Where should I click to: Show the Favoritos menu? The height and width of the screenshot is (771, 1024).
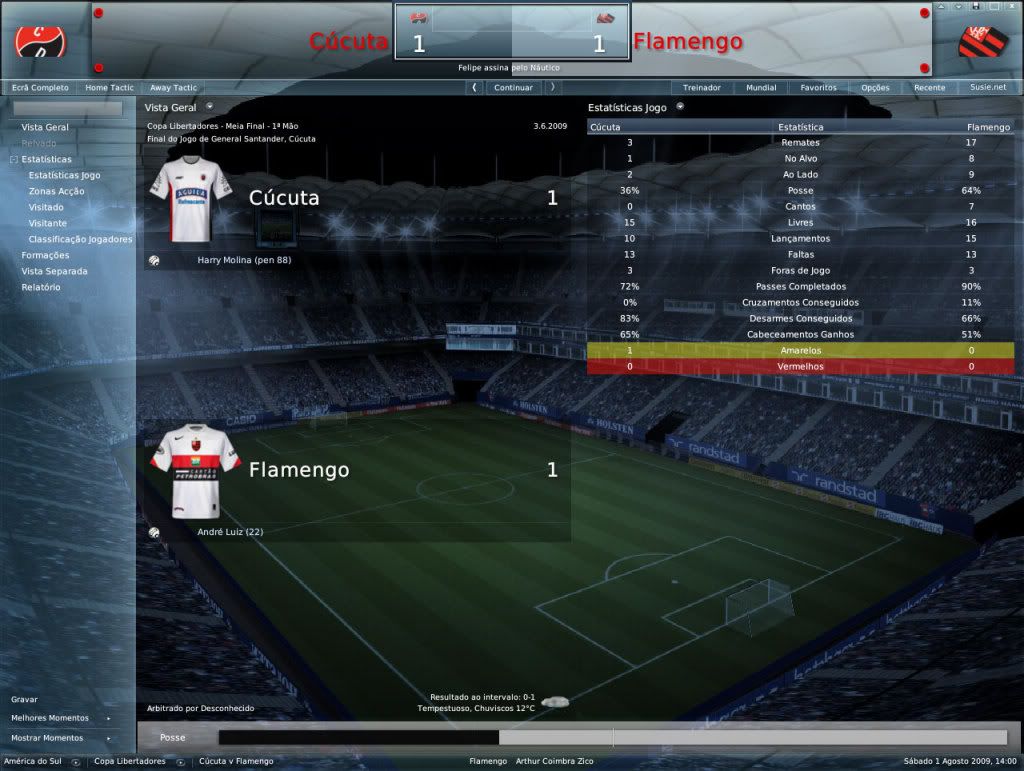pyautogui.click(x=818, y=88)
